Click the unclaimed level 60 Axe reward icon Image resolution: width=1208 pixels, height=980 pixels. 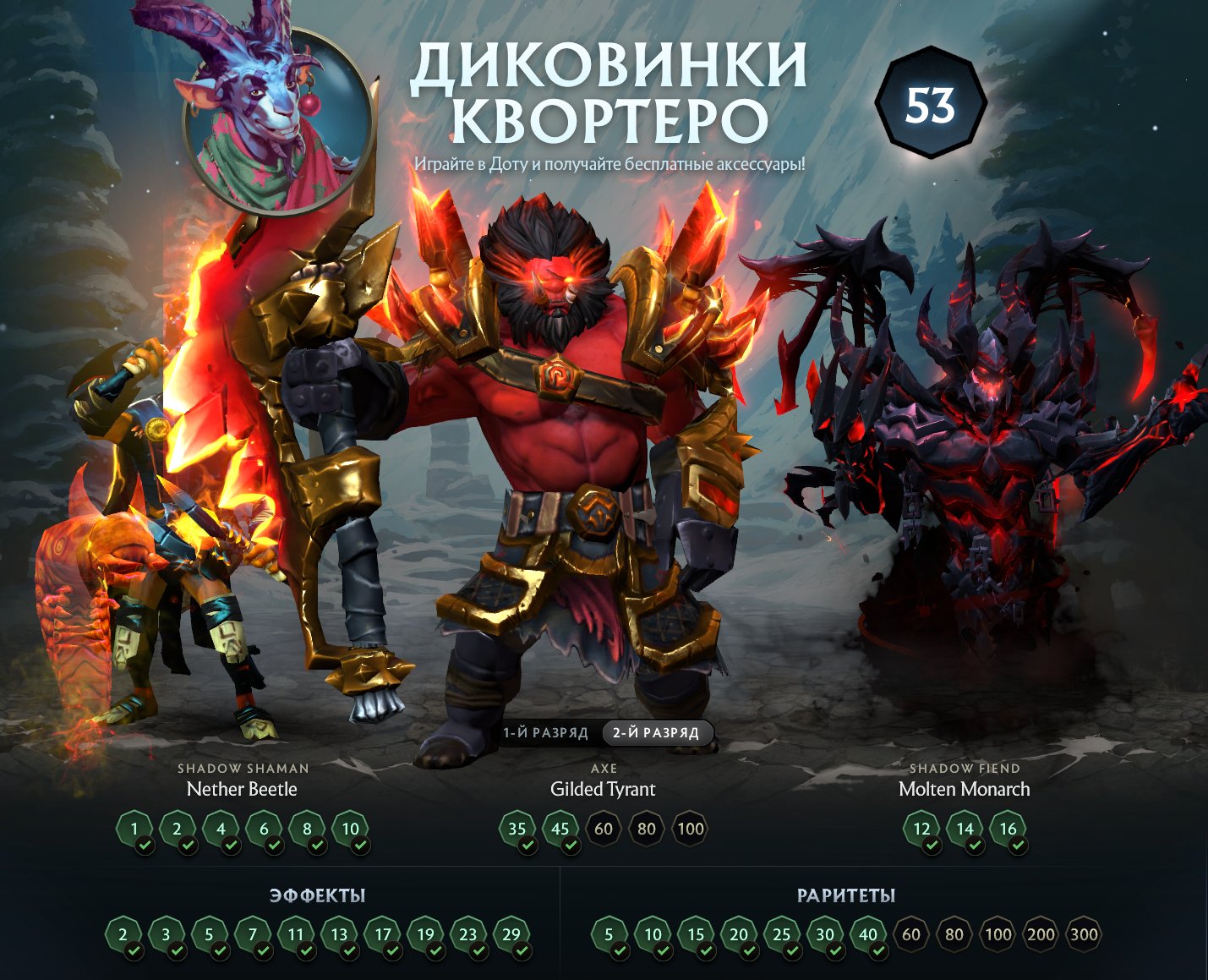pyautogui.click(x=602, y=829)
